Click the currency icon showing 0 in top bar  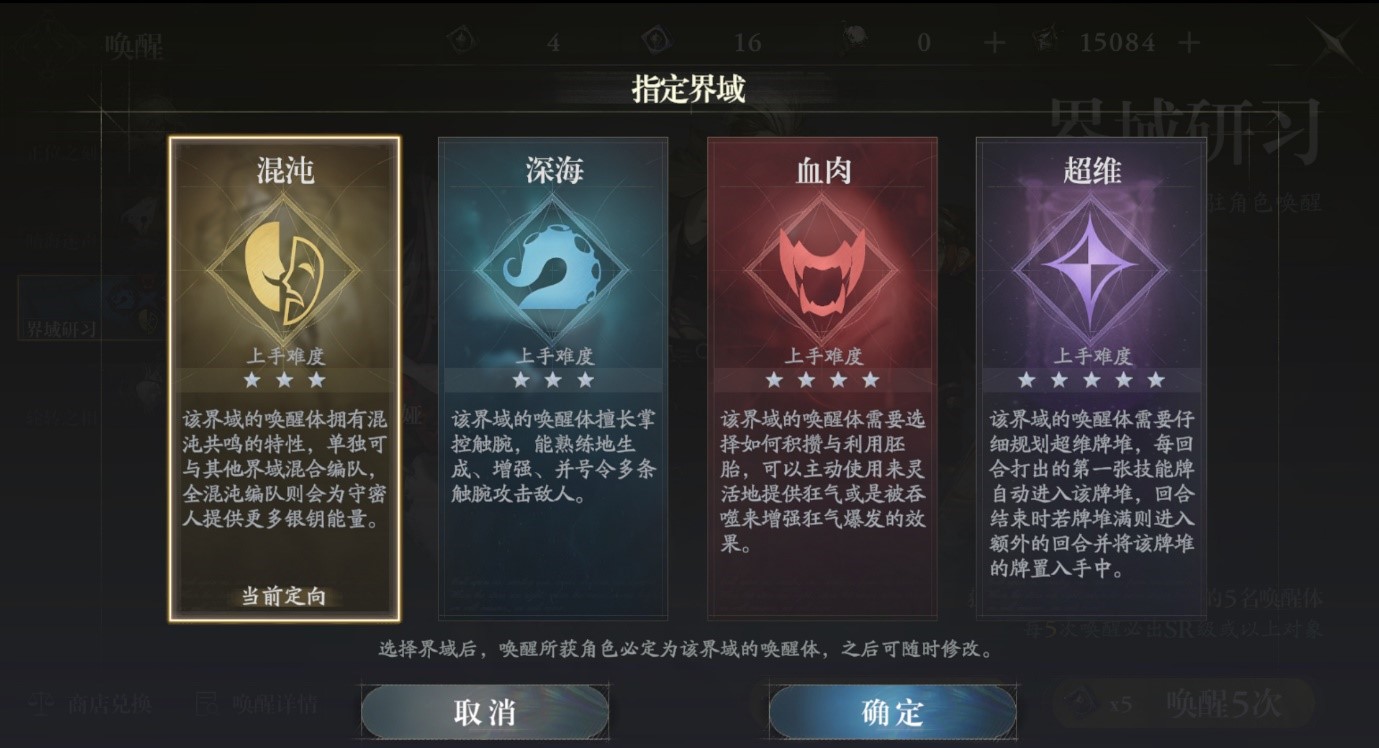[855, 42]
